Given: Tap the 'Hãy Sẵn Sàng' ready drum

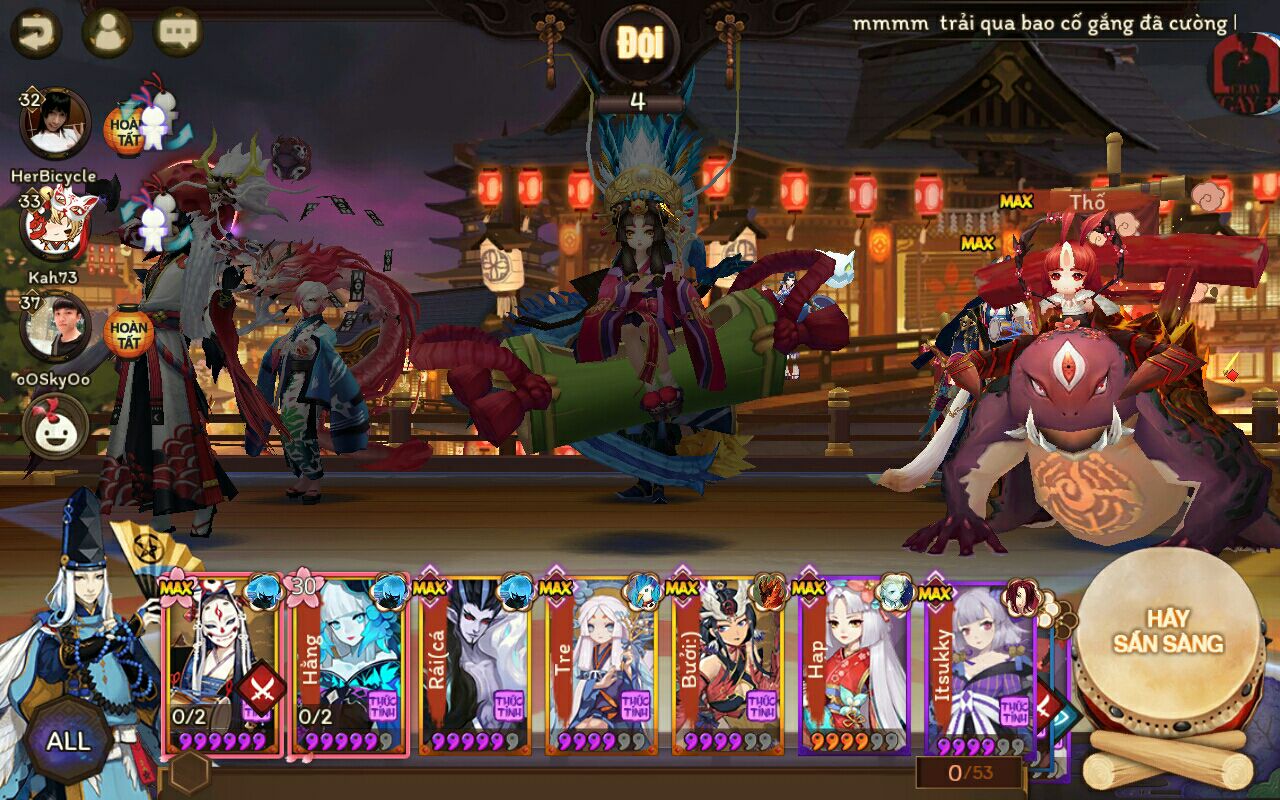Looking at the screenshot, I should point(1169,632).
